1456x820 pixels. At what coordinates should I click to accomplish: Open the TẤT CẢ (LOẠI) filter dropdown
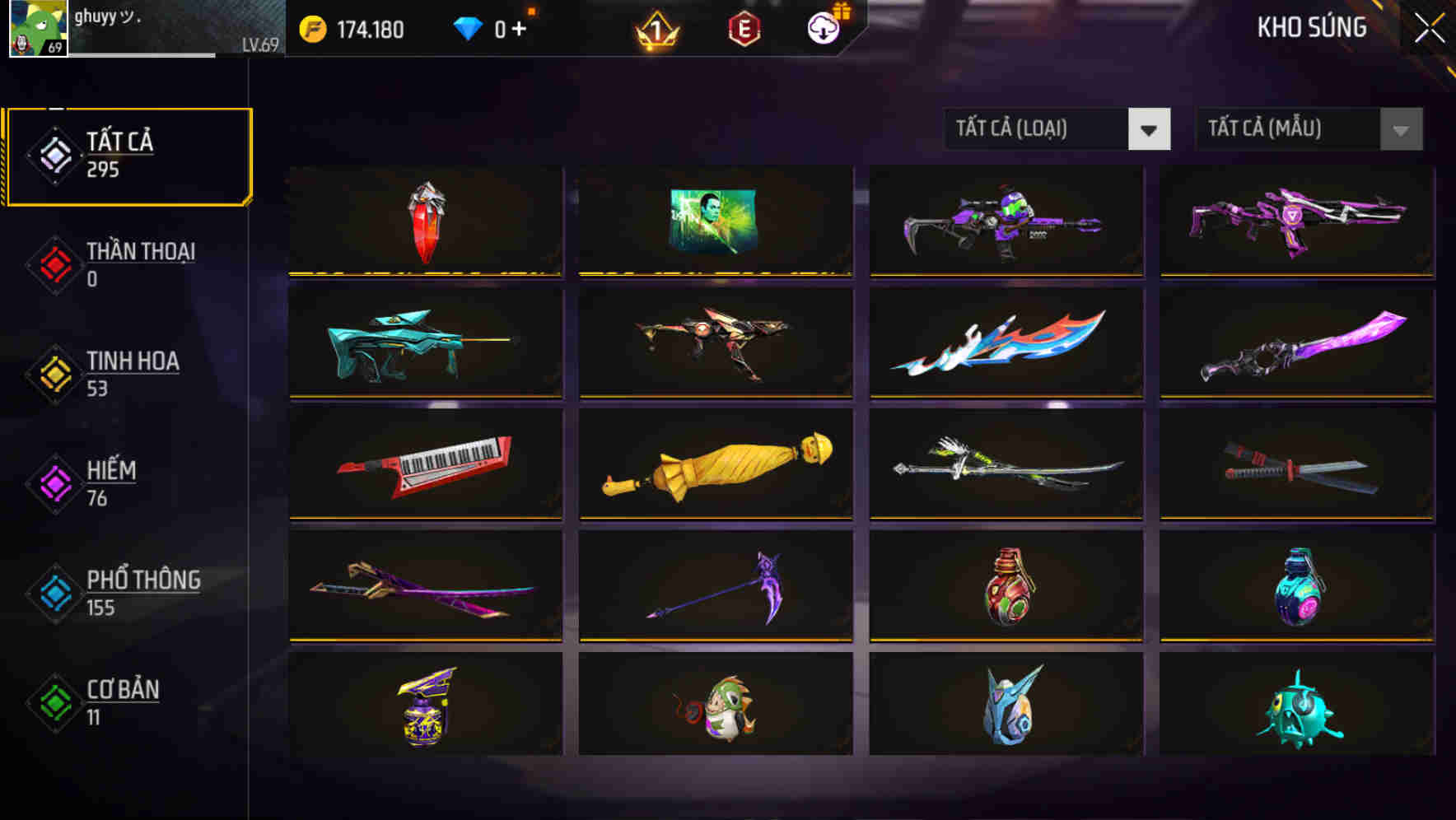click(x=1036, y=129)
